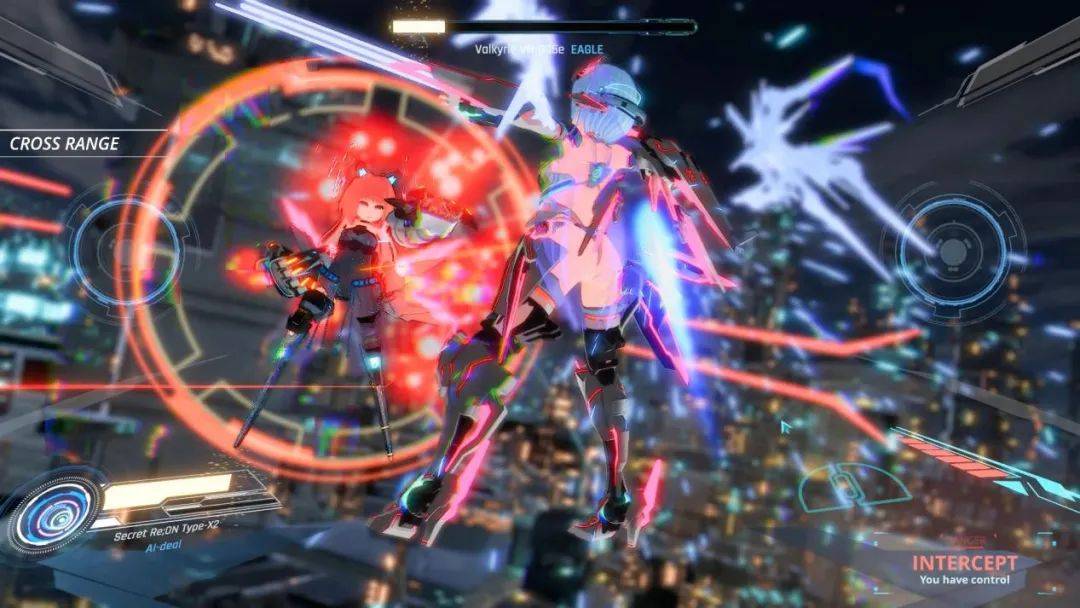
Task: Click the swirling blue circular emblem
Action: (55, 512)
